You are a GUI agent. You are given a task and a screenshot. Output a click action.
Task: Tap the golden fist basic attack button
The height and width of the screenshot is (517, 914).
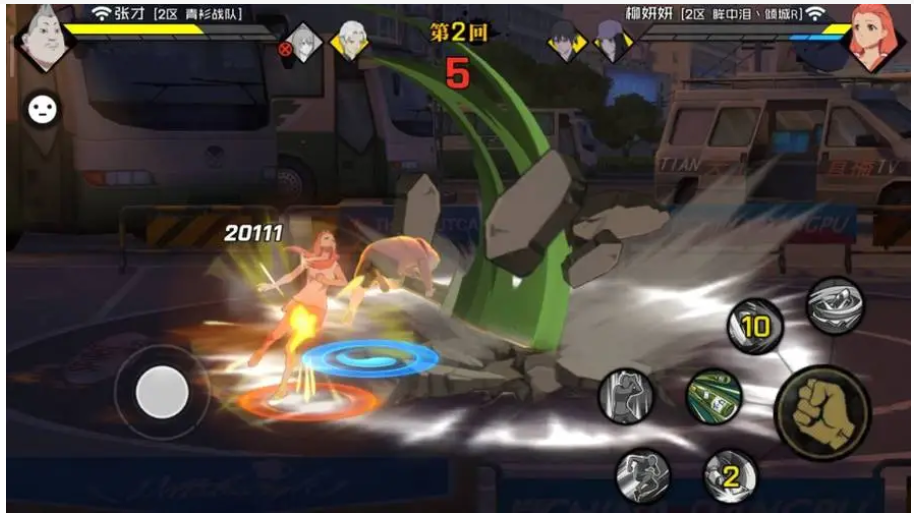click(x=821, y=413)
